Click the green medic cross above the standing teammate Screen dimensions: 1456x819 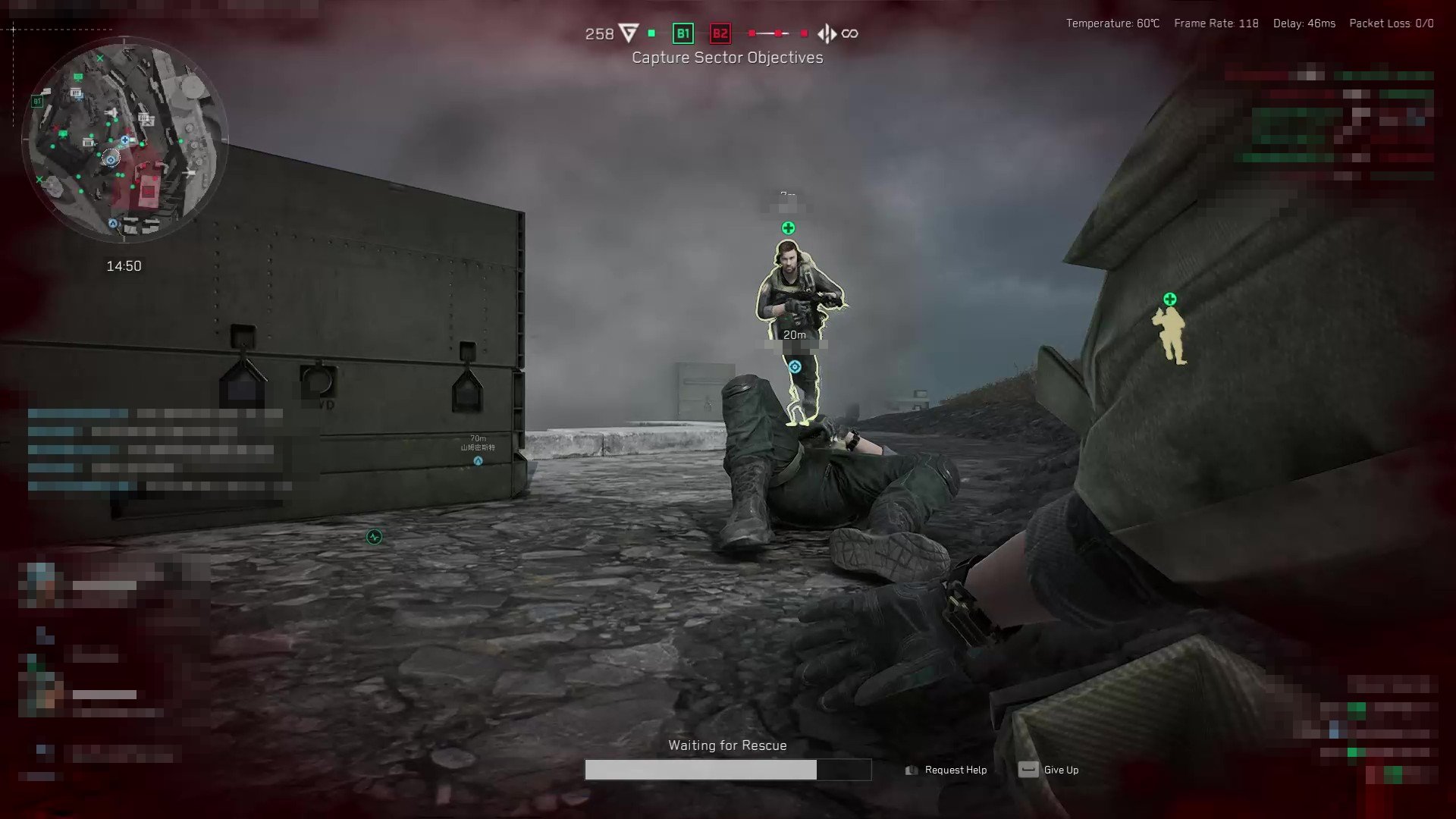[x=787, y=226]
